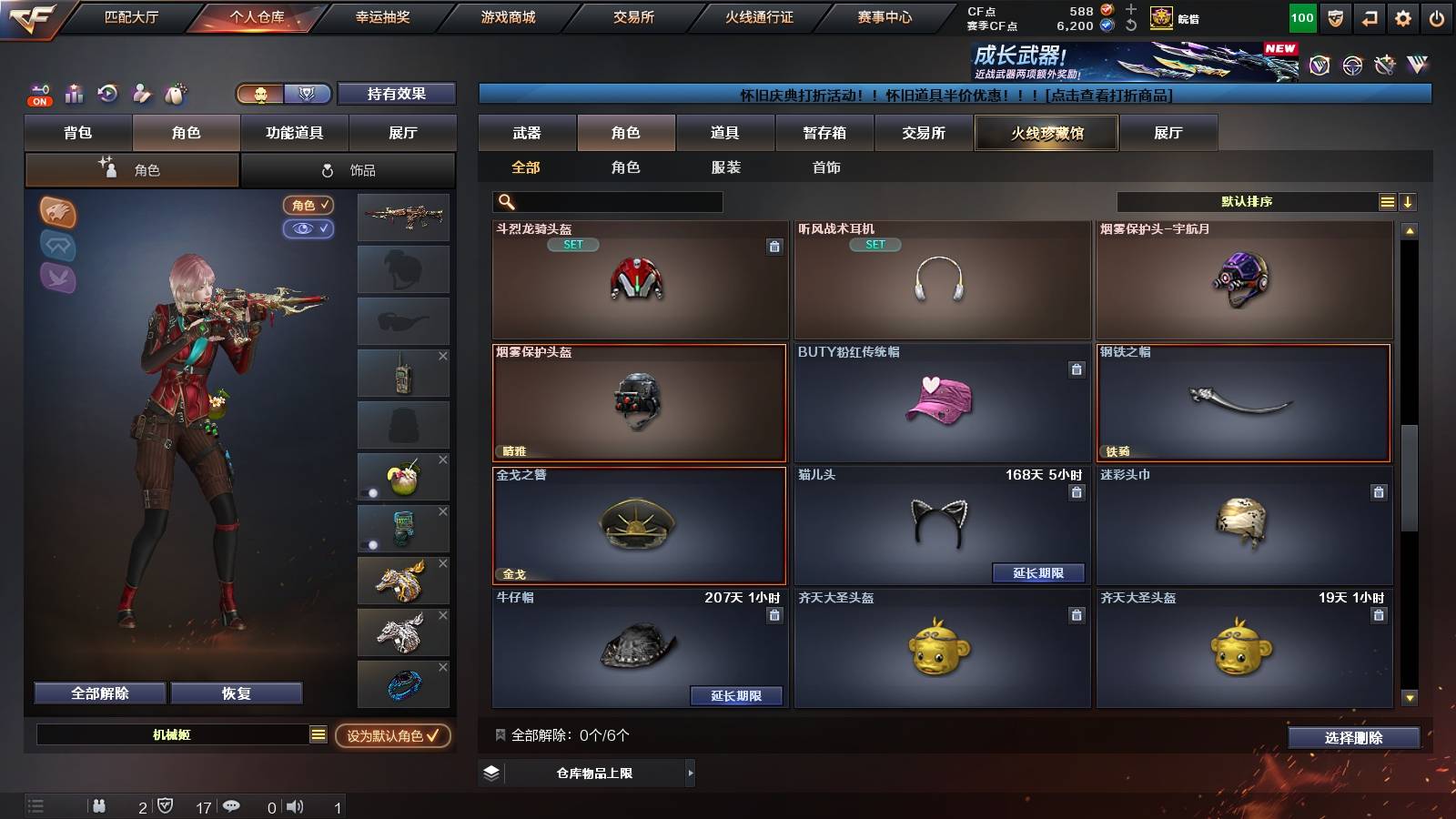Switch the ON key toggle in top-left corner
The height and width of the screenshot is (819, 1456).
[38, 94]
